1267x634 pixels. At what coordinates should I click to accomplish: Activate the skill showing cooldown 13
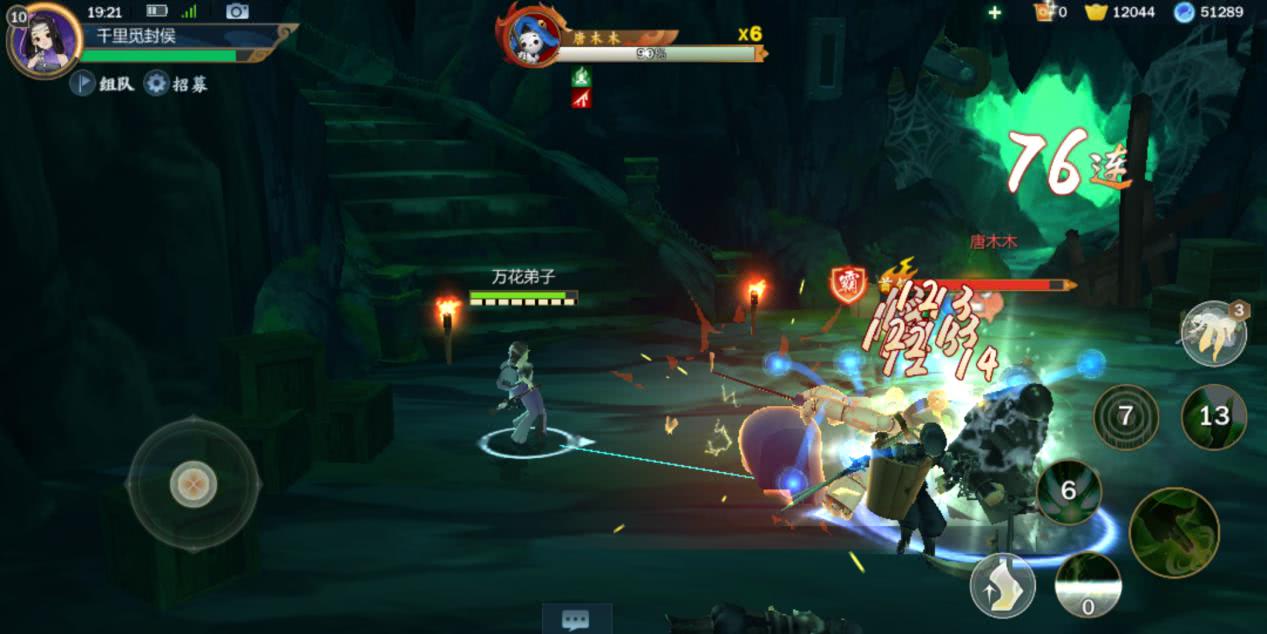tap(1213, 416)
